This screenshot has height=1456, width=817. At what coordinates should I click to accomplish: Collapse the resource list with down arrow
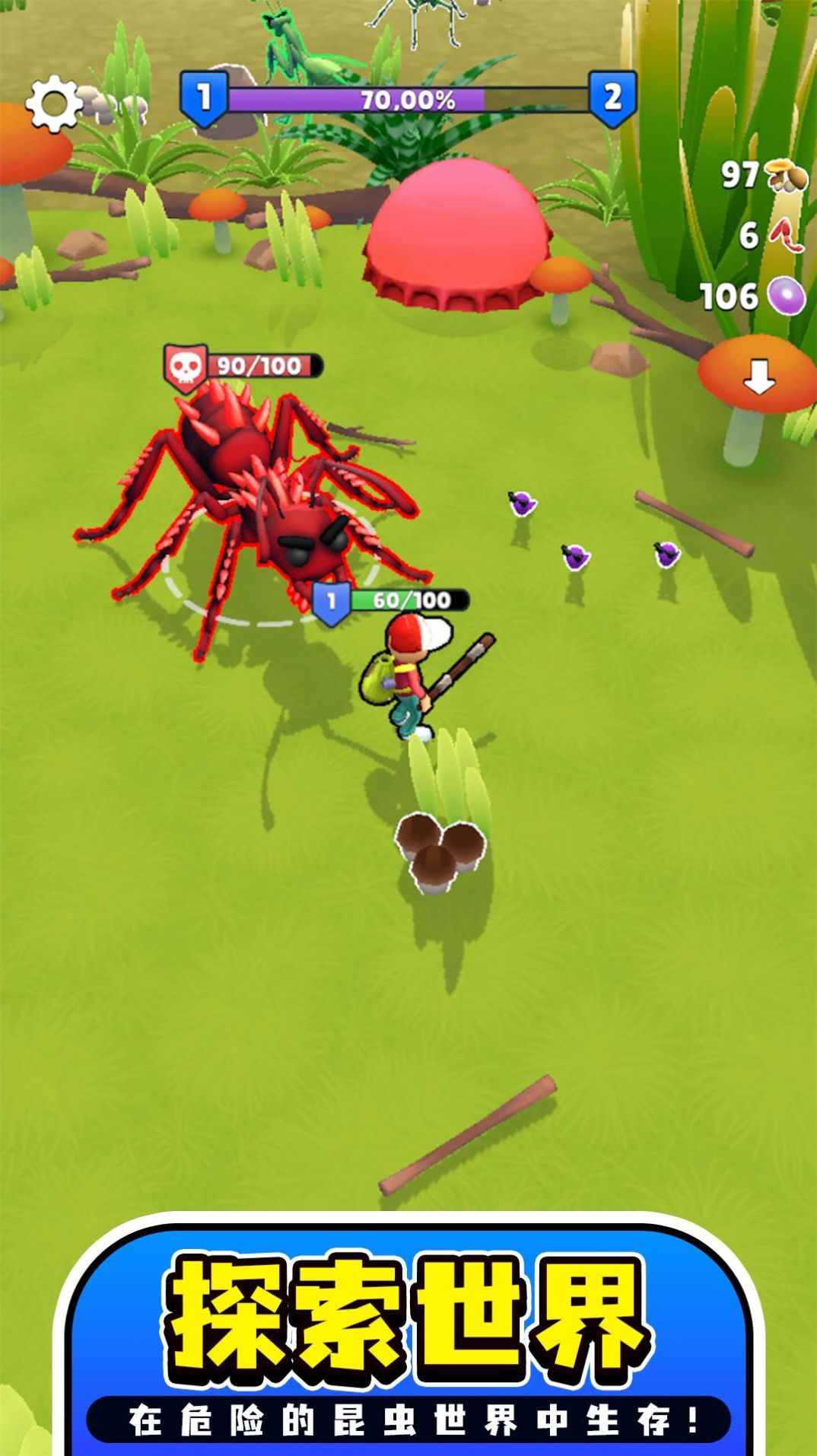pos(758,377)
